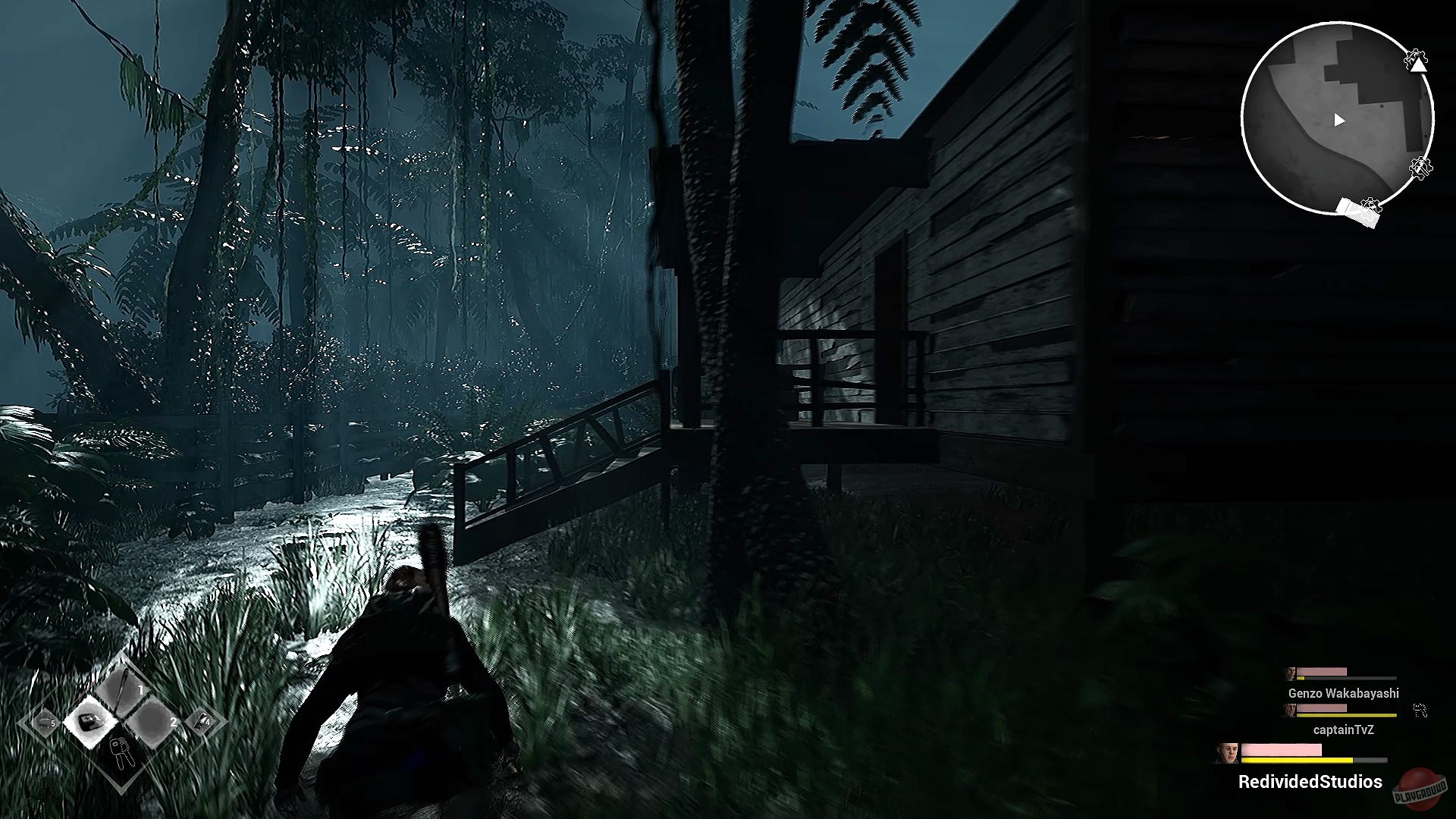Open the circular minimap in the top-right corner
Image resolution: width=1456 pixels, height=819 pixels.
pyautogui.click(x=1338, y=119)
